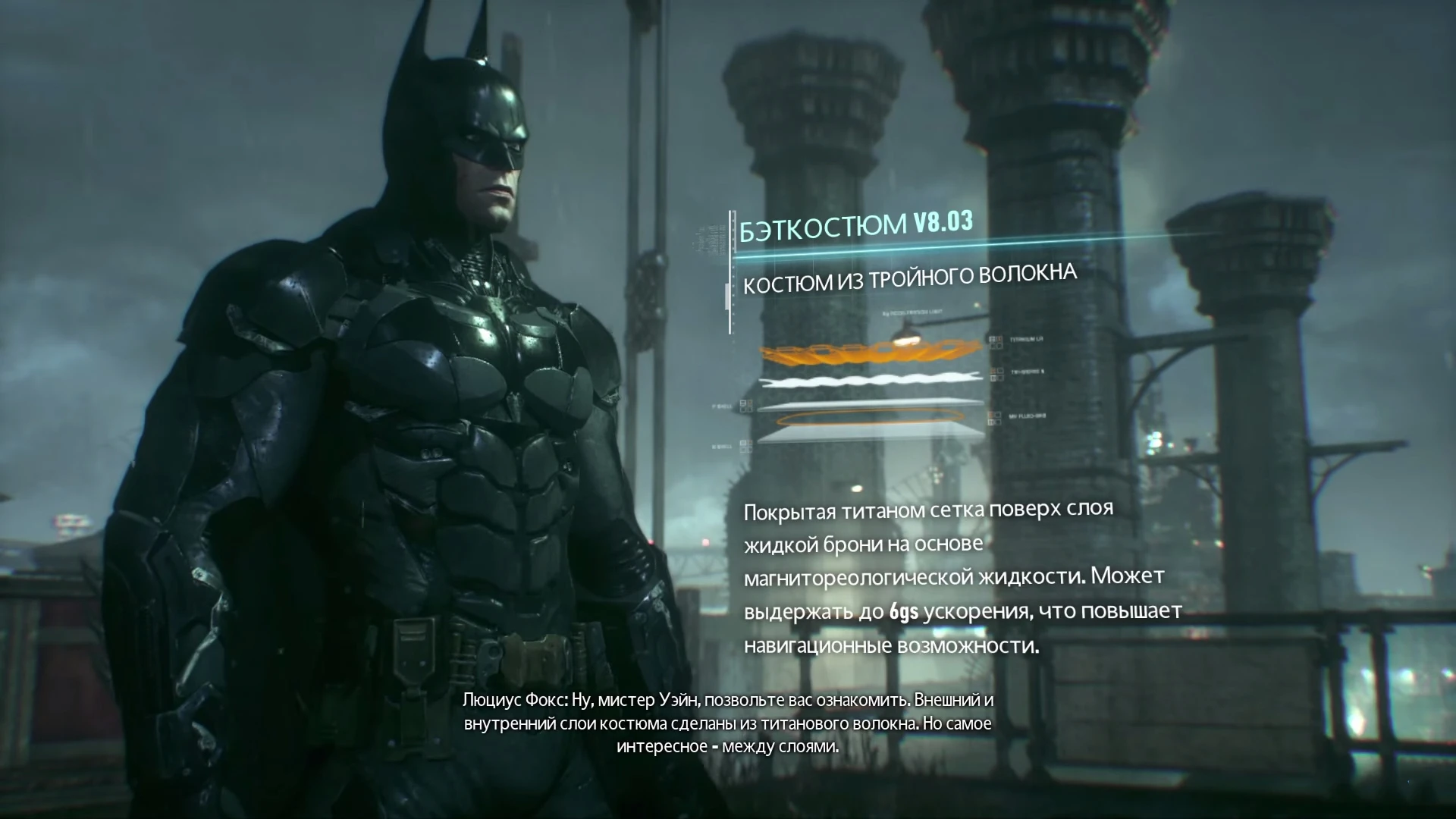Toggle the TRI-WEAVE layer indicator
Viewport: 1456px width, 819px height.
point(996,375)
